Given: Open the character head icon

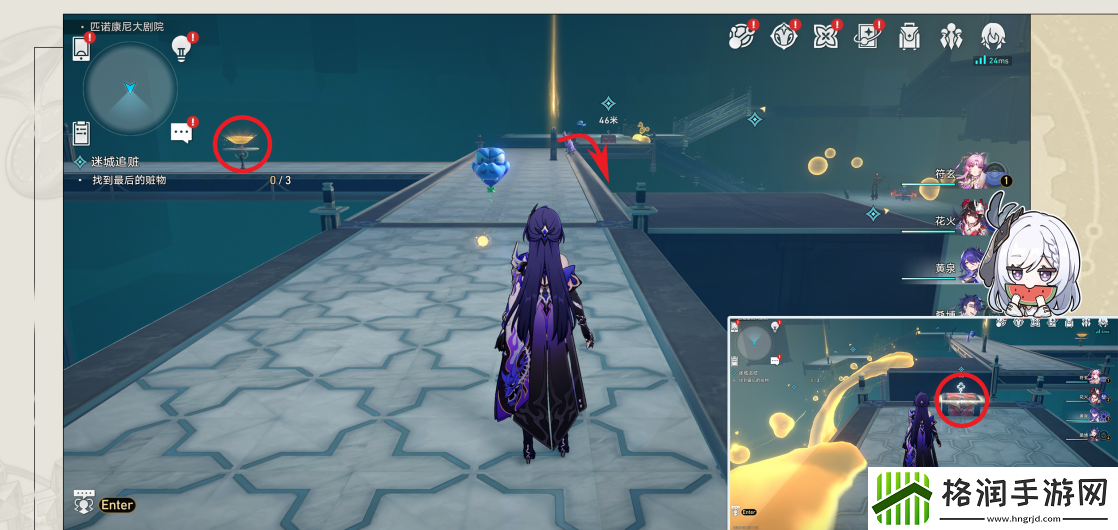Looking at the screenshot, I should pyautogui.click(x=993, y=36).
